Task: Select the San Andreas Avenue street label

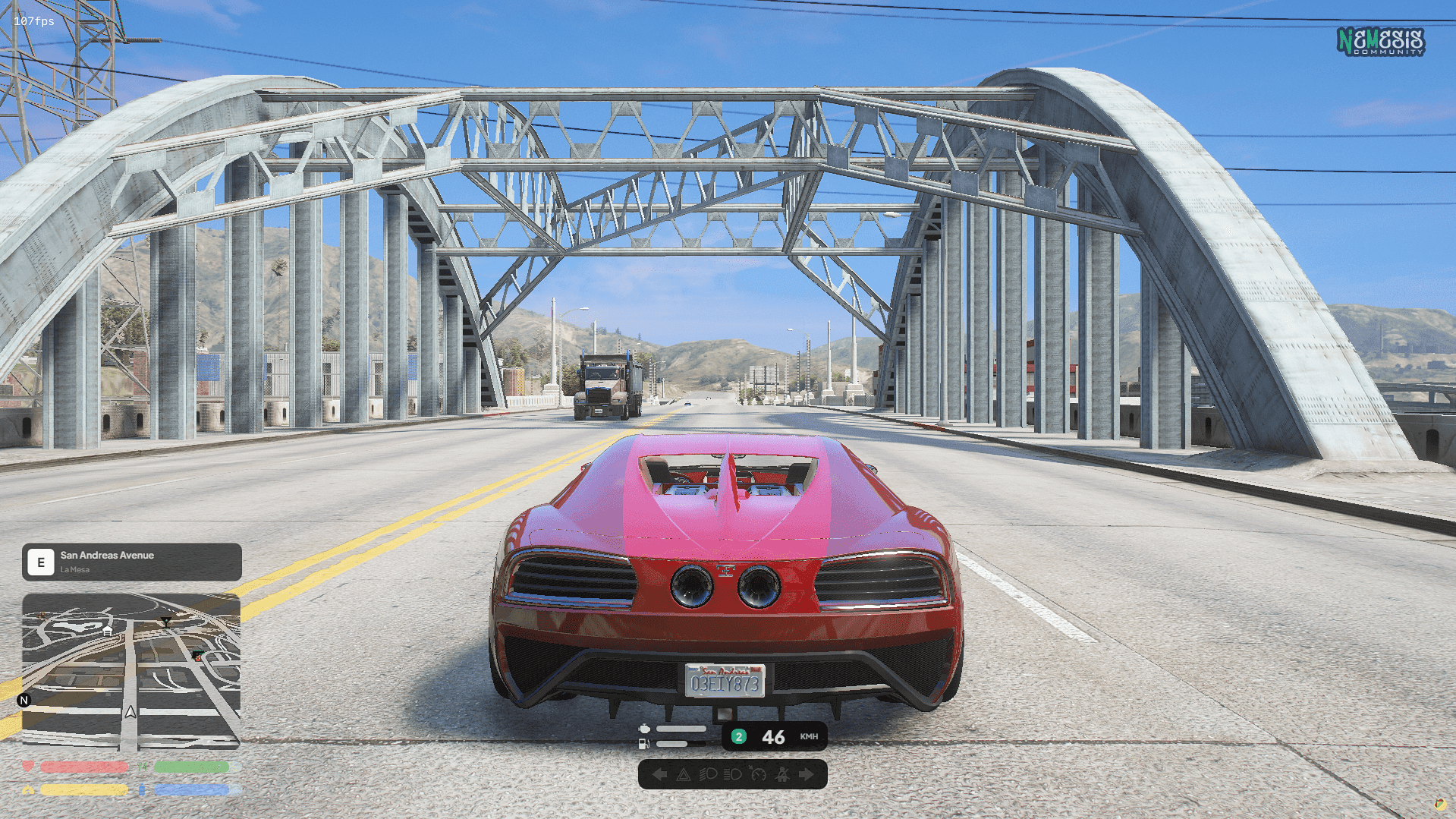Action: tap(106, 555)
